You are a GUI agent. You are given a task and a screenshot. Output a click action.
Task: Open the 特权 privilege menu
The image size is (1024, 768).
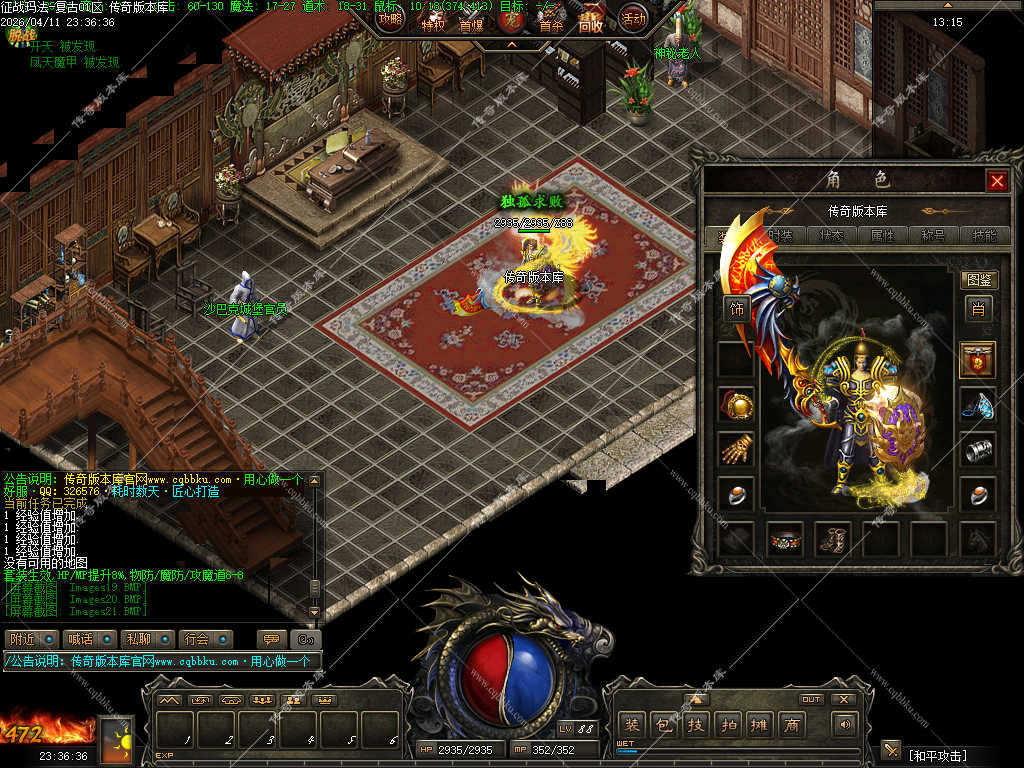click(x=433, y=24)
